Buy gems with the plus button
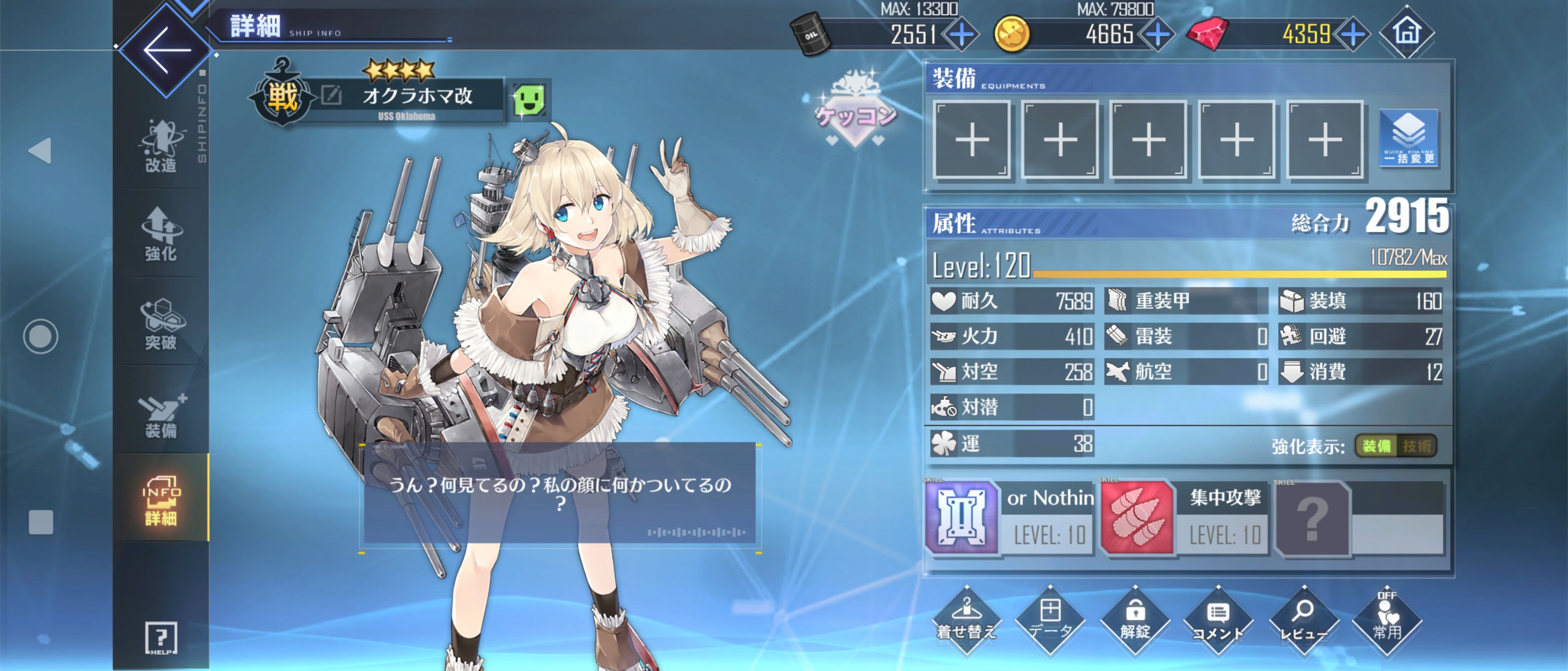The height and width of the screenshot is (671, 1568). 1352,34
